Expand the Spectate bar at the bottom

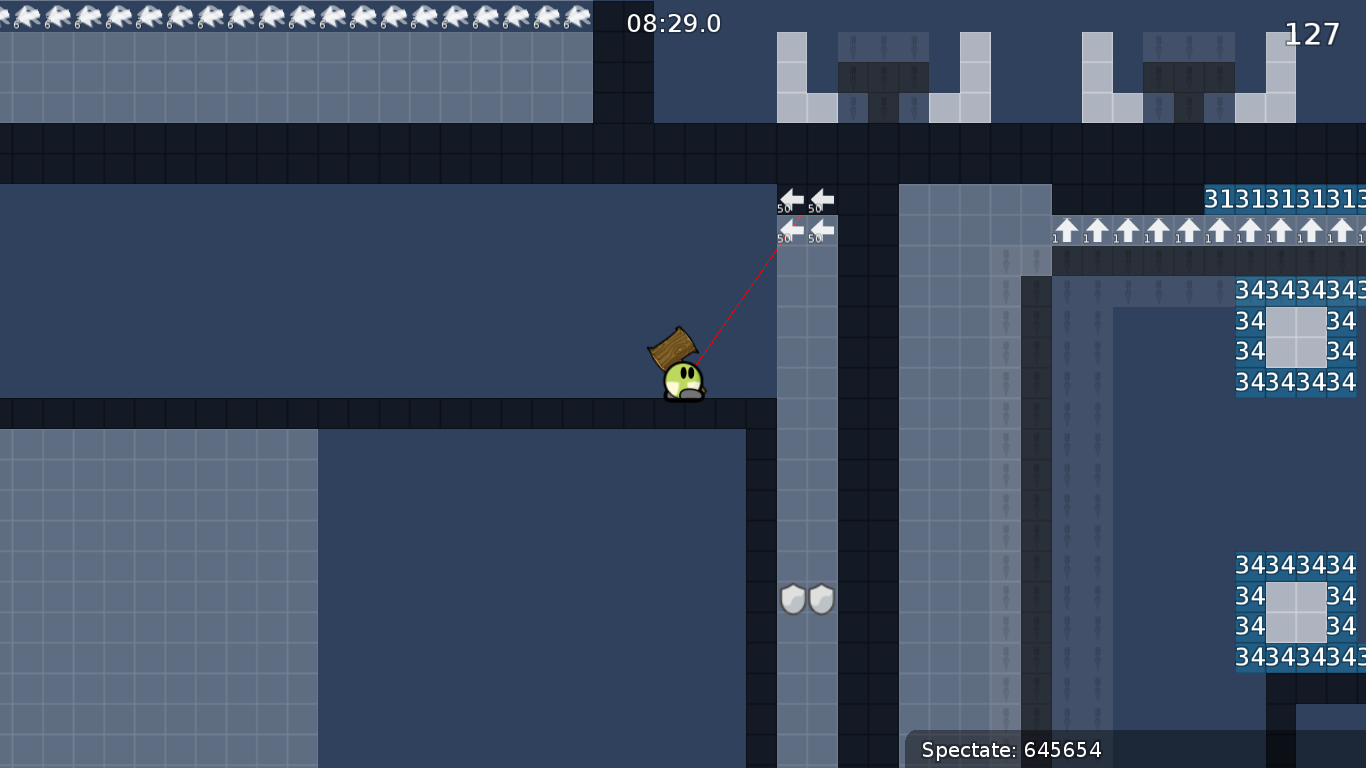(1010, 750)
